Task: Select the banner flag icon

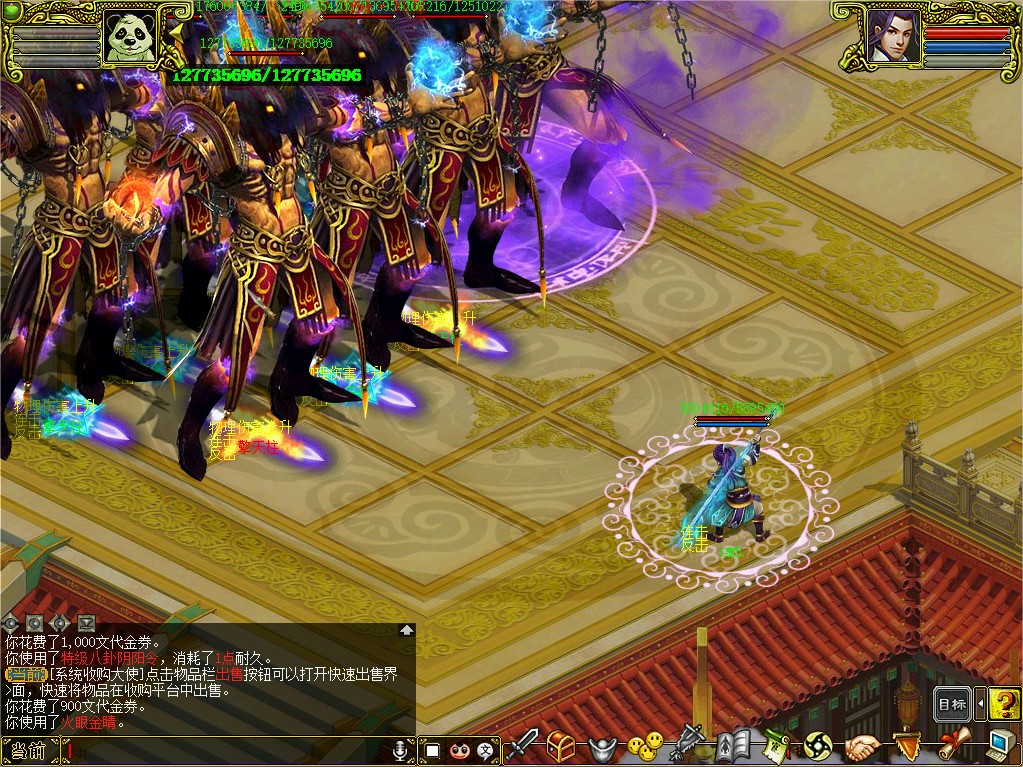Action: pos(690,745)
